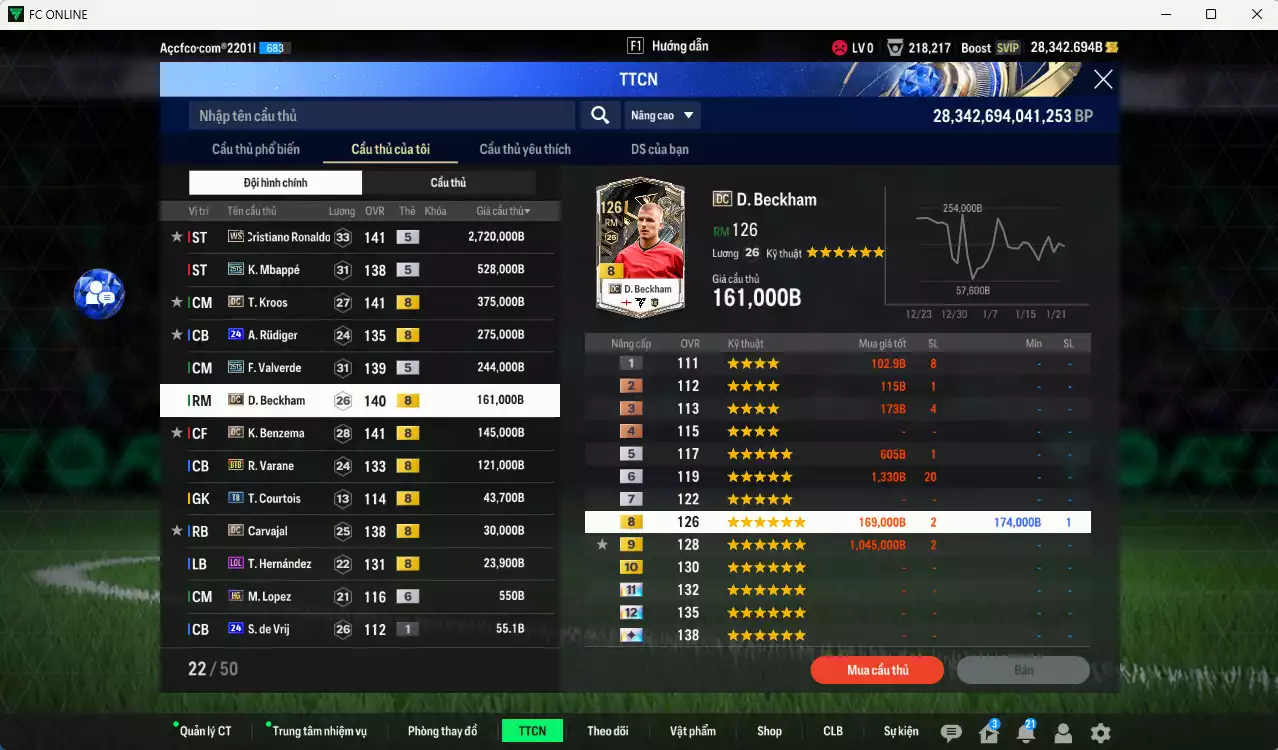Switch to the Cầu thủ phổ biến tab
The height and width of the screenshot is (750, 1278).
256,149
